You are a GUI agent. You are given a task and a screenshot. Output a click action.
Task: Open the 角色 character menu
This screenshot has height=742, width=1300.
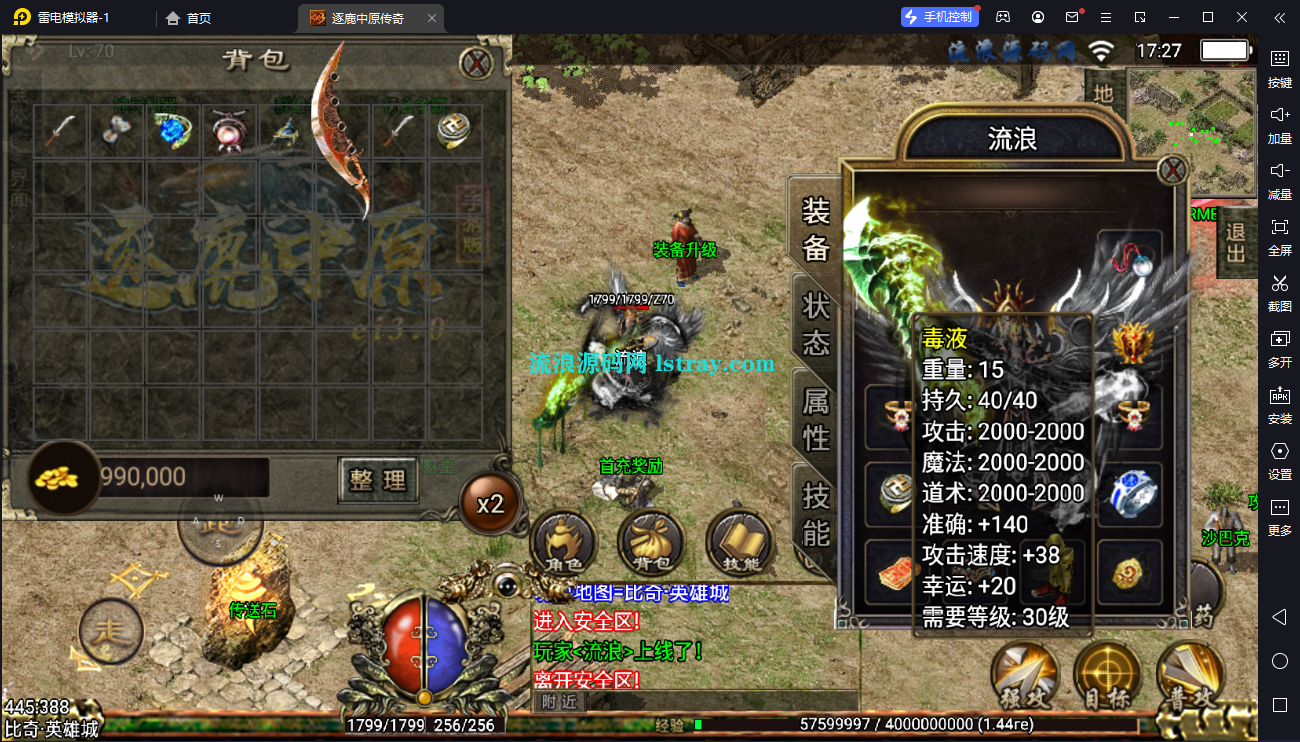[563, 545]
